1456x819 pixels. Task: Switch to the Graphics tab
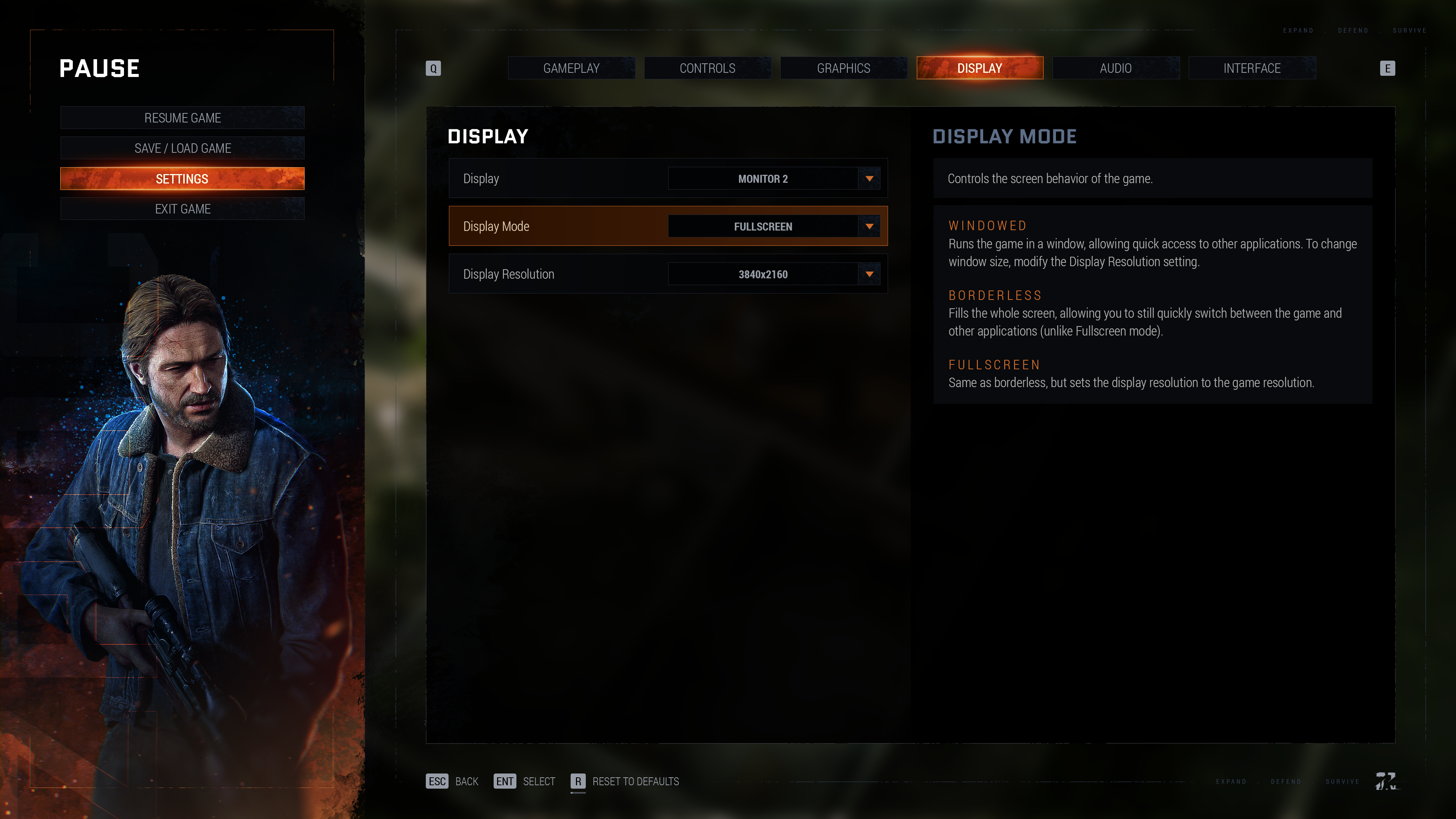click(x=843, y=68)
